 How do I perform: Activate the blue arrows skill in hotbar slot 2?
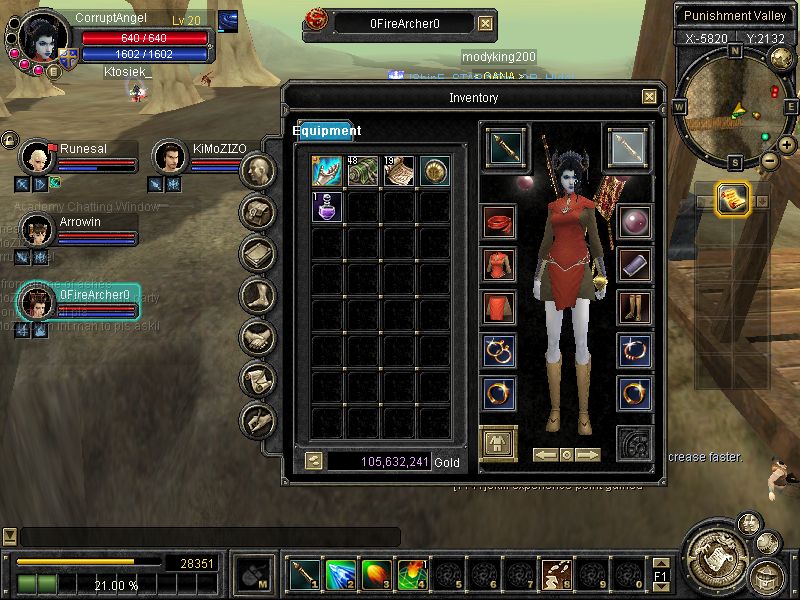pyautogui.click(x=340, y=574)
